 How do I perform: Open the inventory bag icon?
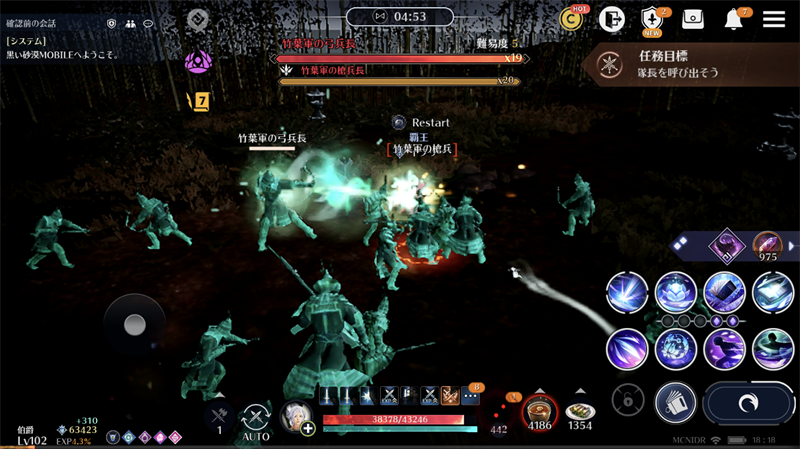coord(693,19)
